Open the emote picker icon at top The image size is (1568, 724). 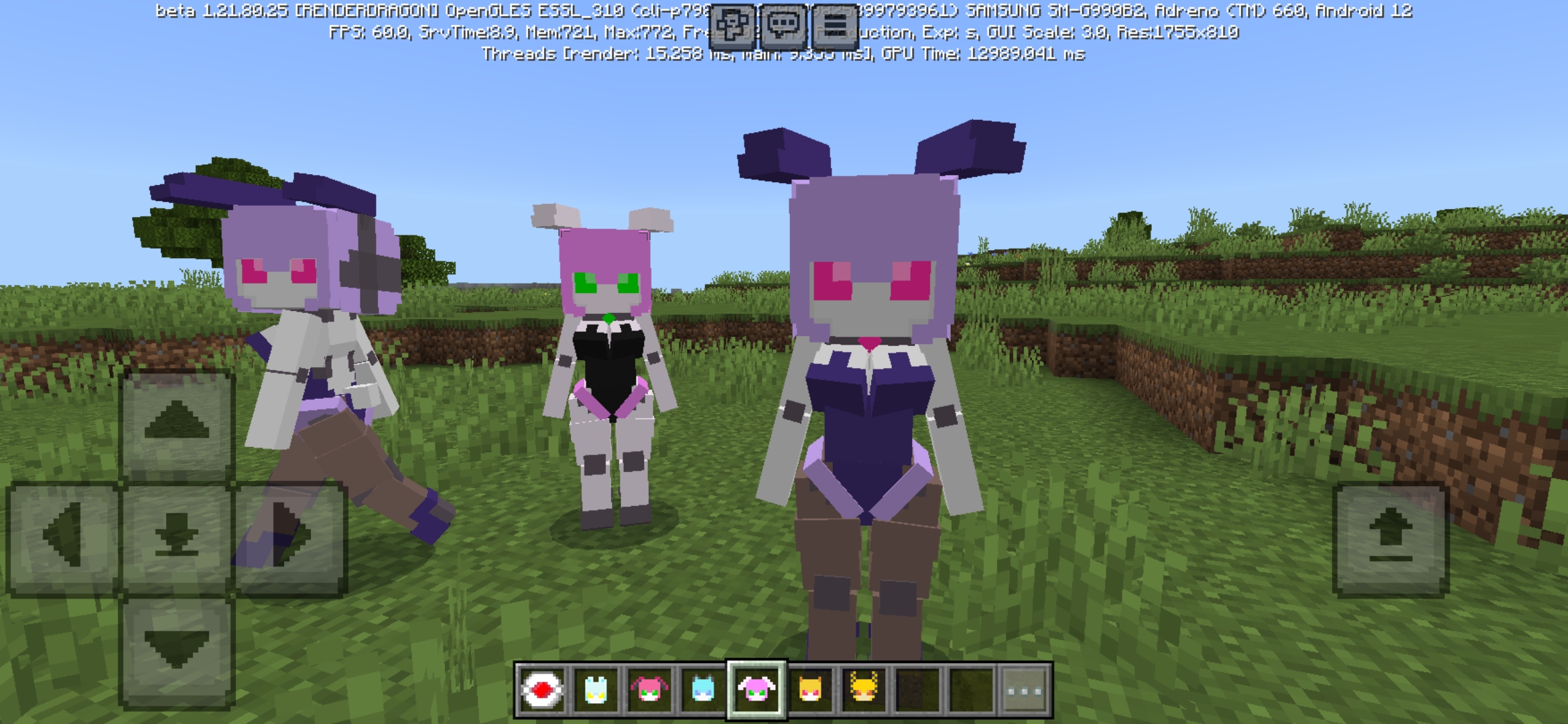click(x=732, y=21)
